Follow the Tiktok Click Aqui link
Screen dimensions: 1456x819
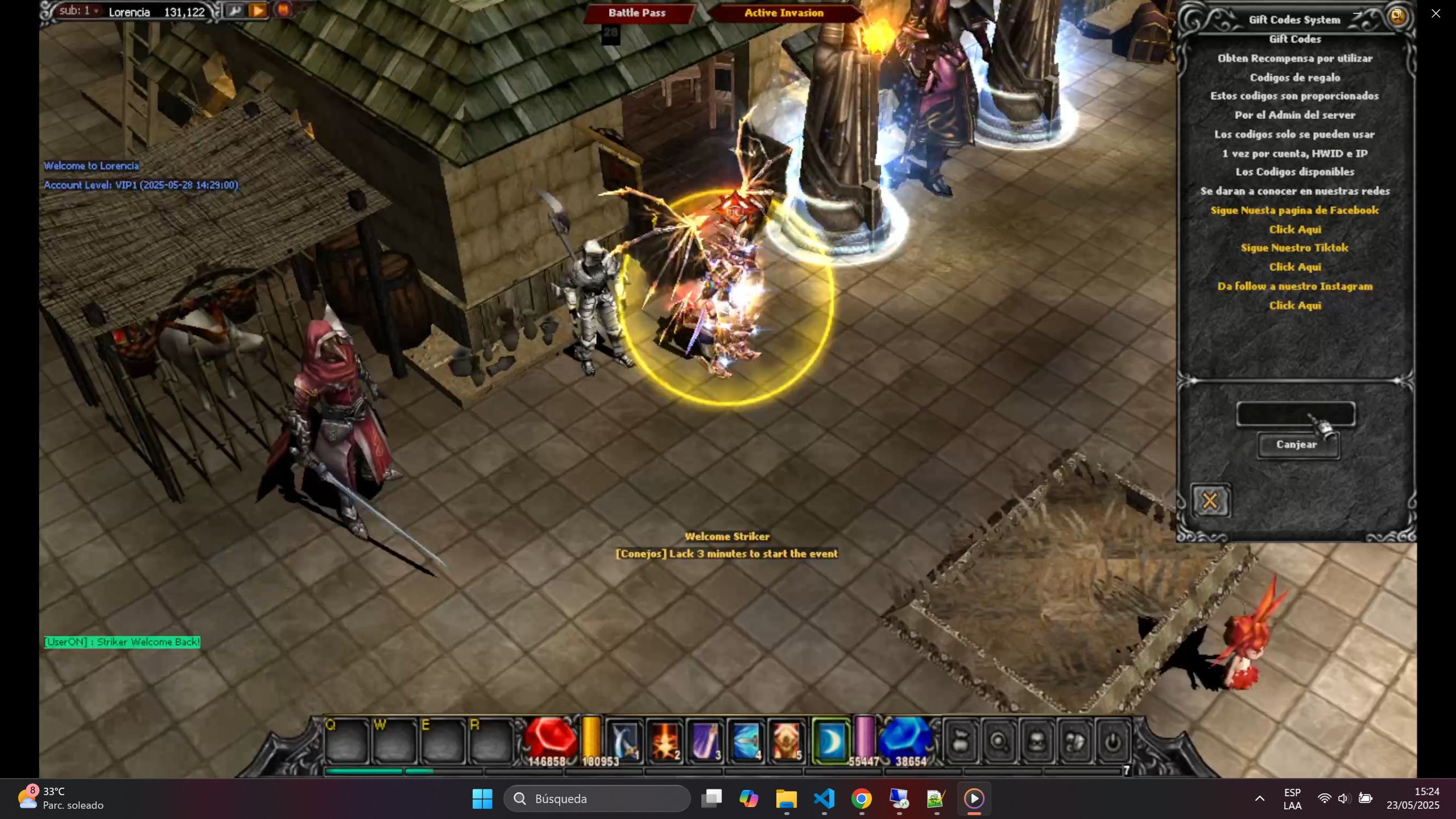pyautogui.click(x=1295, y=267)
